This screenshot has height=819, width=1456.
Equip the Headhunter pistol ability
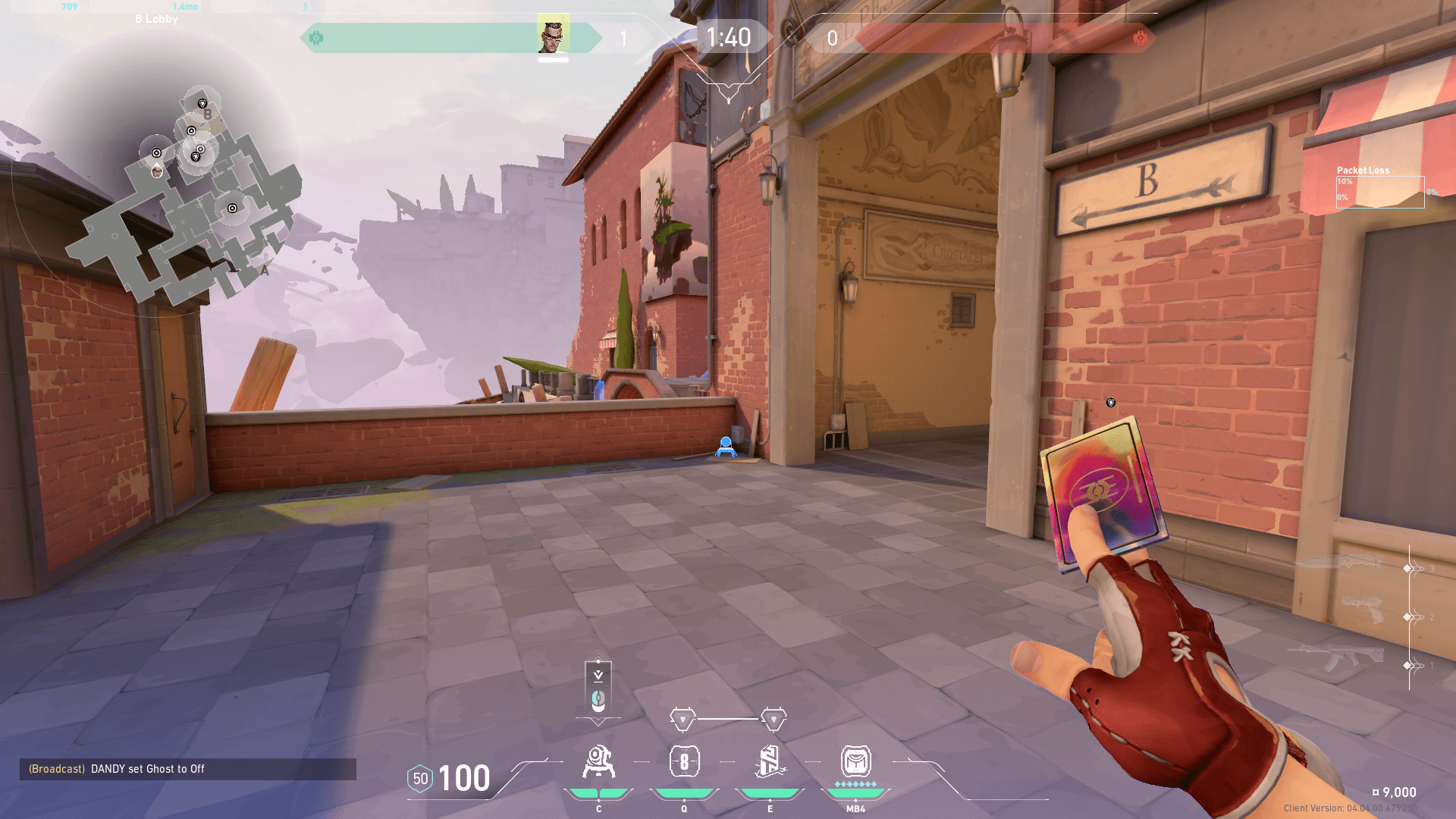684,762
